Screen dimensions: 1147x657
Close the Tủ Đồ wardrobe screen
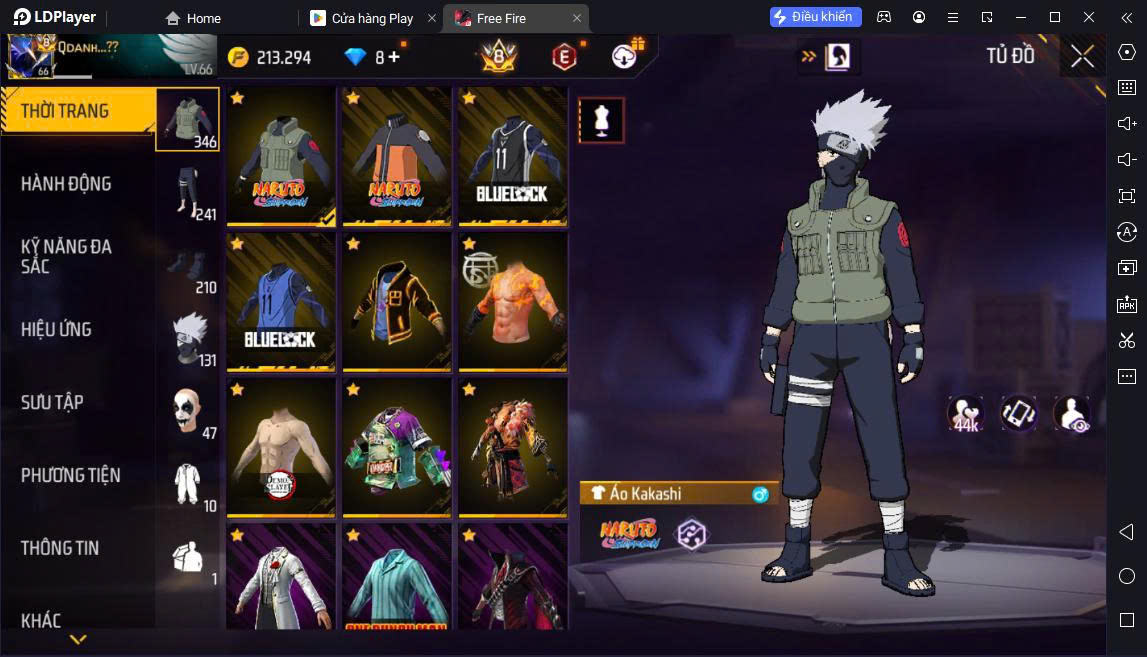pos(1082,56)
